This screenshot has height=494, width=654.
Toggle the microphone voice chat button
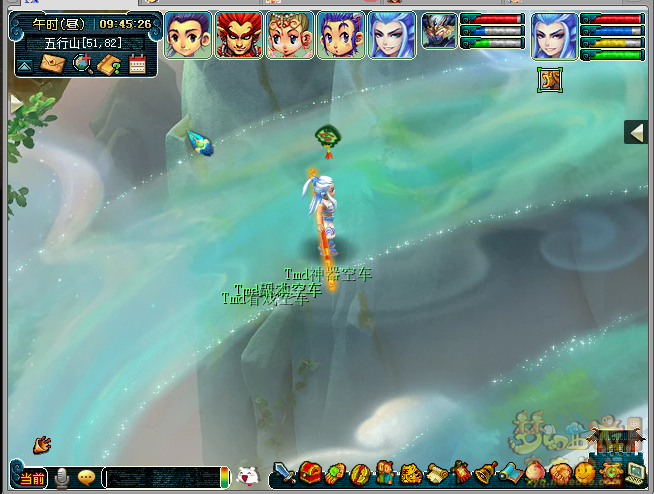pos(62,478)
